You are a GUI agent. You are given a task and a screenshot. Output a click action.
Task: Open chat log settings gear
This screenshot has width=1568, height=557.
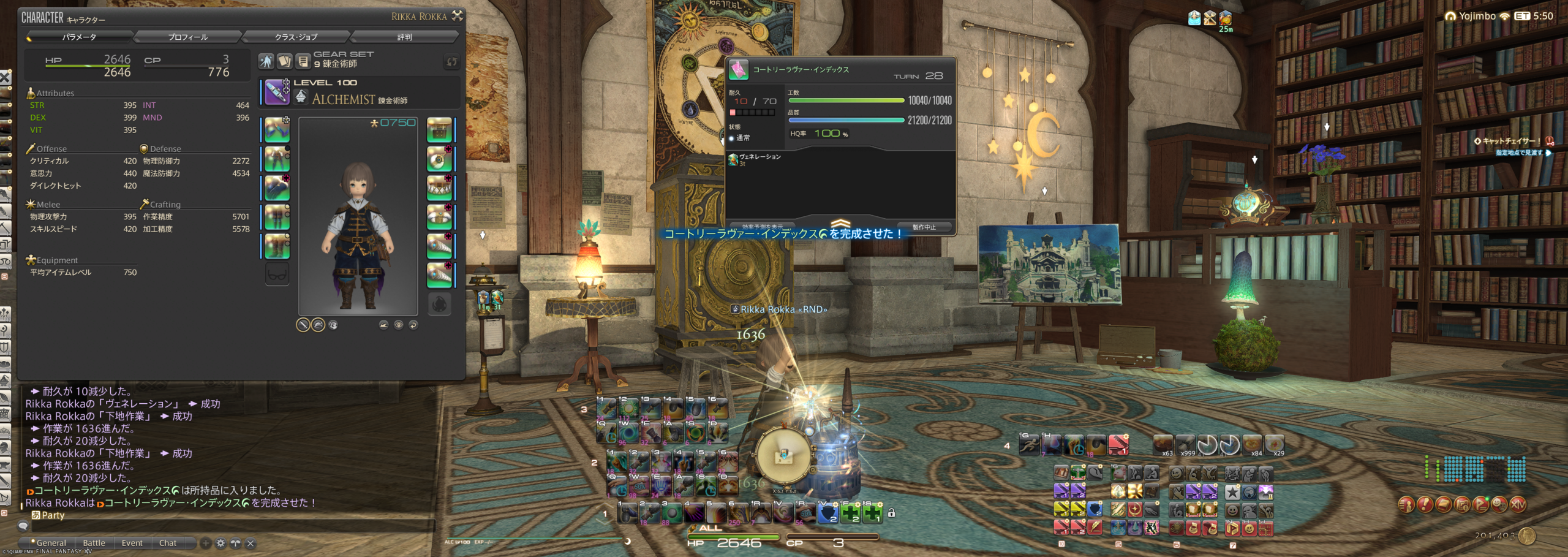click(221, 543)
